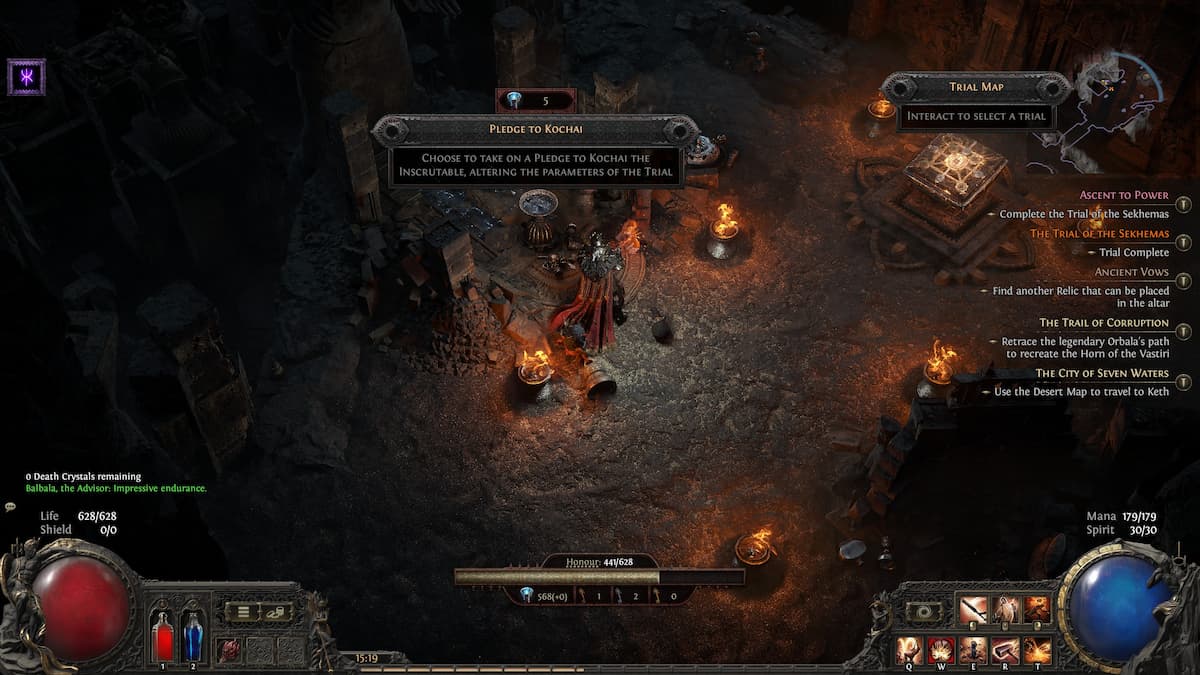
Task: Activate the W red explosion skill
Action: [x=942, y=650]
